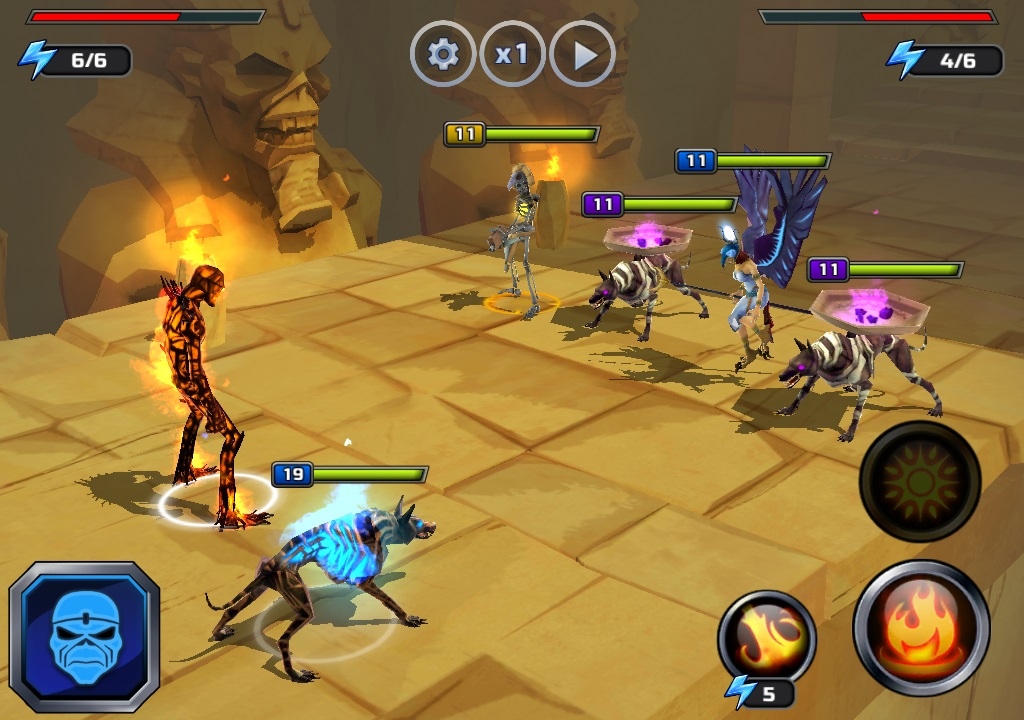Open the gear settings menu
Screen dimensions: 1024x720
click(443, 54)
